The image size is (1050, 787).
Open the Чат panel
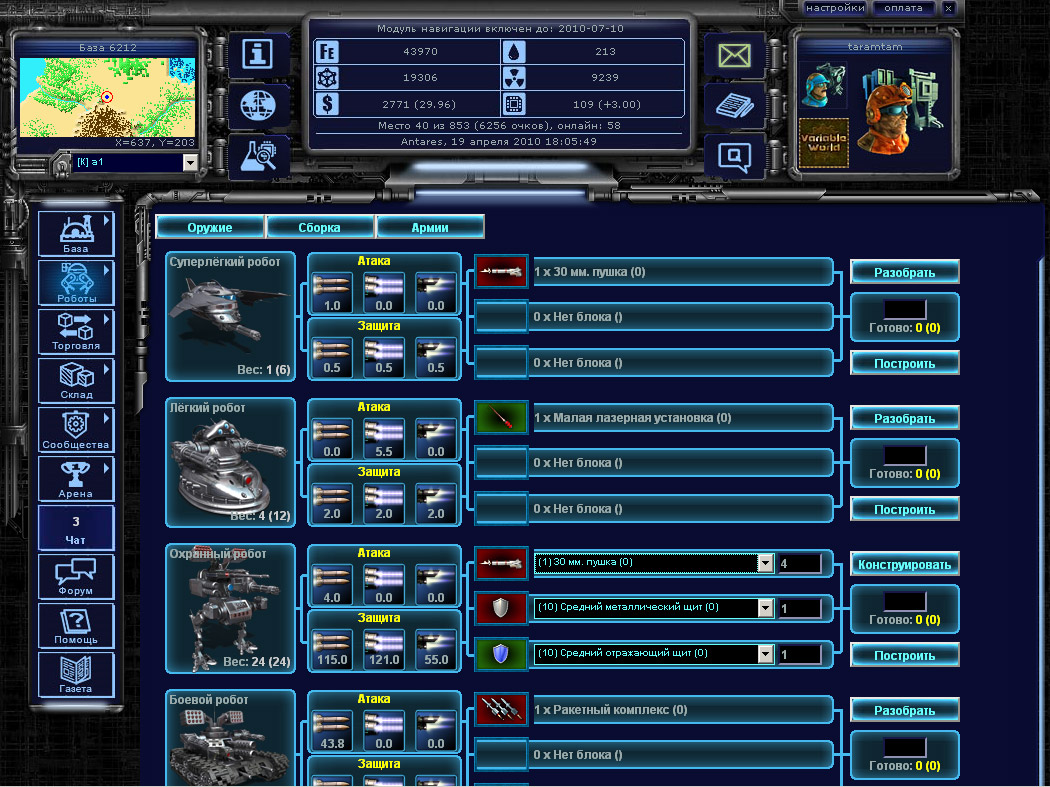coord(76,528)
